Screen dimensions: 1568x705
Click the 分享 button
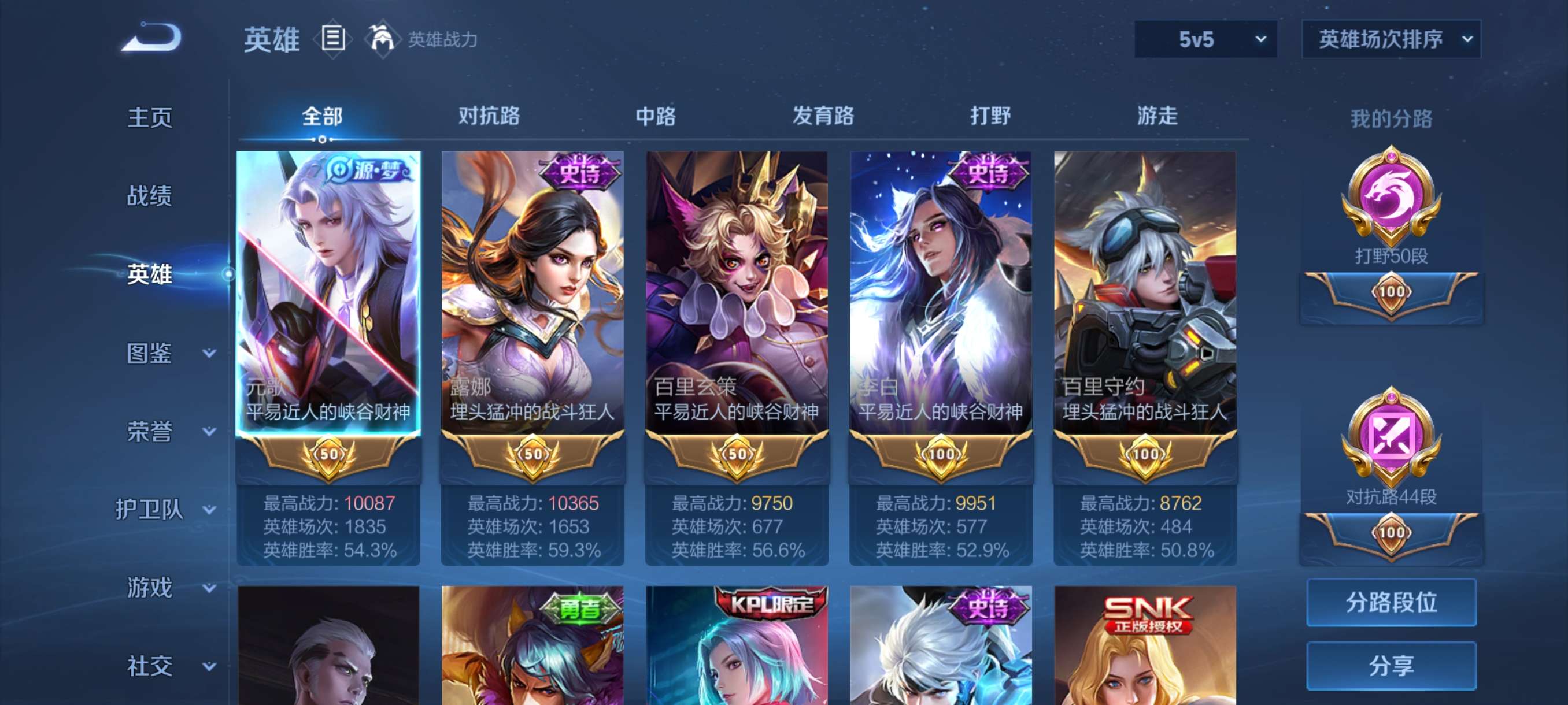pyautogui.click(x=1393, y=666)
